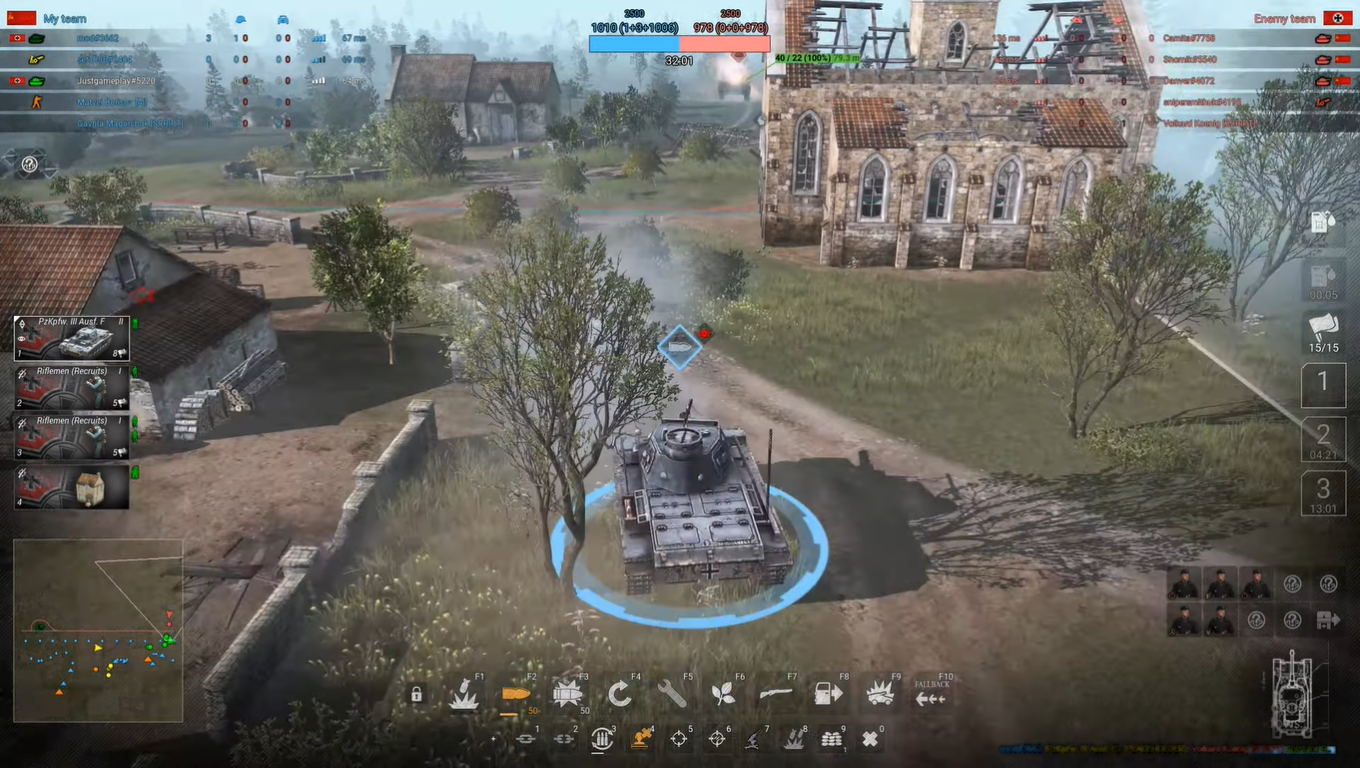Click the team score progress bar
The height and width of the screenshot is (768, 1360).
point(680,43)
